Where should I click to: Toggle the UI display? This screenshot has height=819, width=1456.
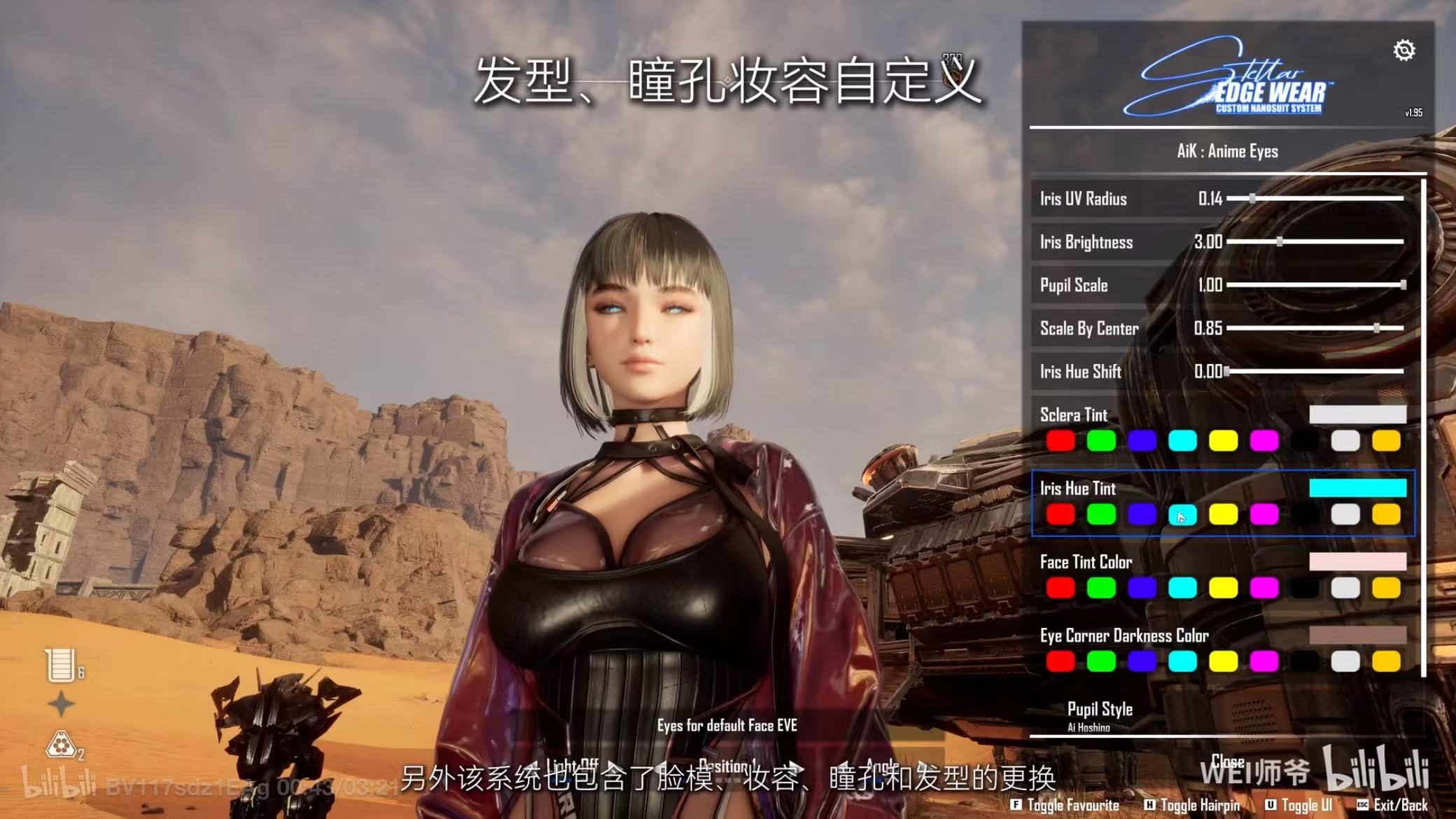(x=1309, y=806)
